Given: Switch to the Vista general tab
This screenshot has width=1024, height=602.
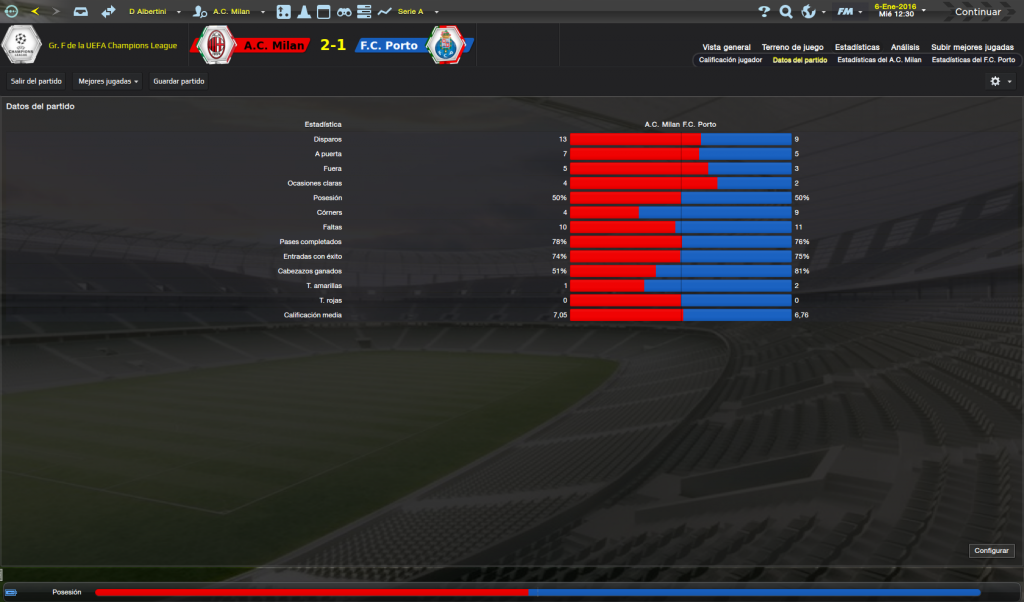Looking at the screenshot, I should pyautogui.click(x=726, y=47).
